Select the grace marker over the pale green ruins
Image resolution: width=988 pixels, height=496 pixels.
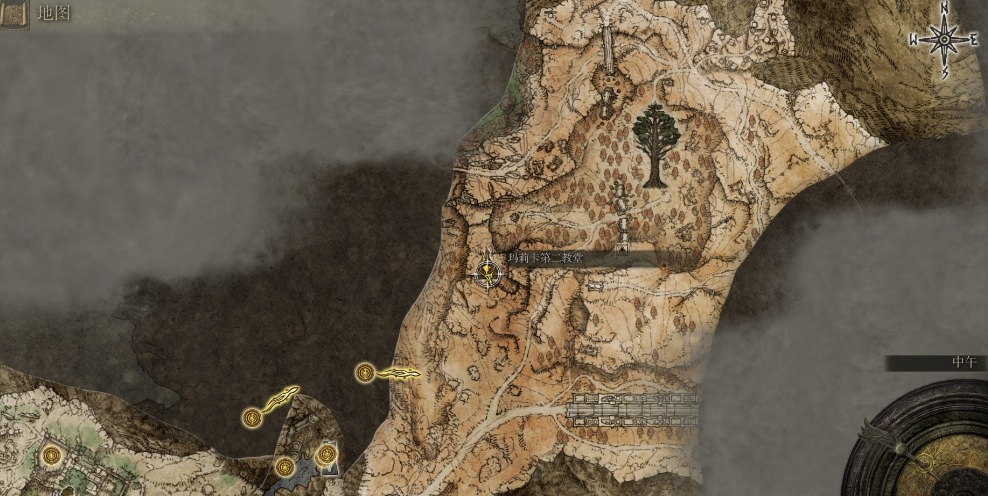click(x=52, y=456)
